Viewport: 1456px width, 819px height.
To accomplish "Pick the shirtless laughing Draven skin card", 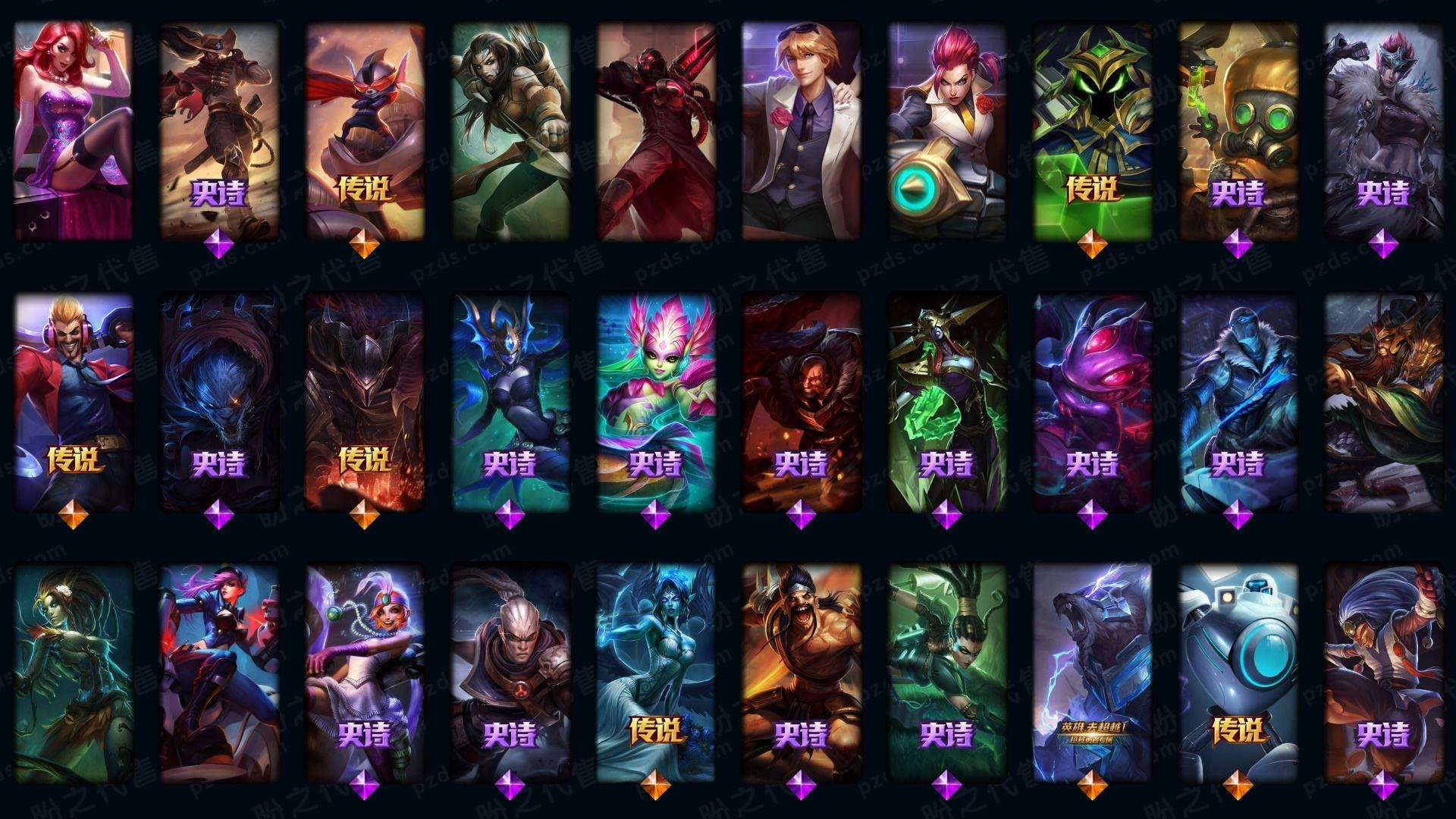I will pyautogui.click(x=802, y=673).
